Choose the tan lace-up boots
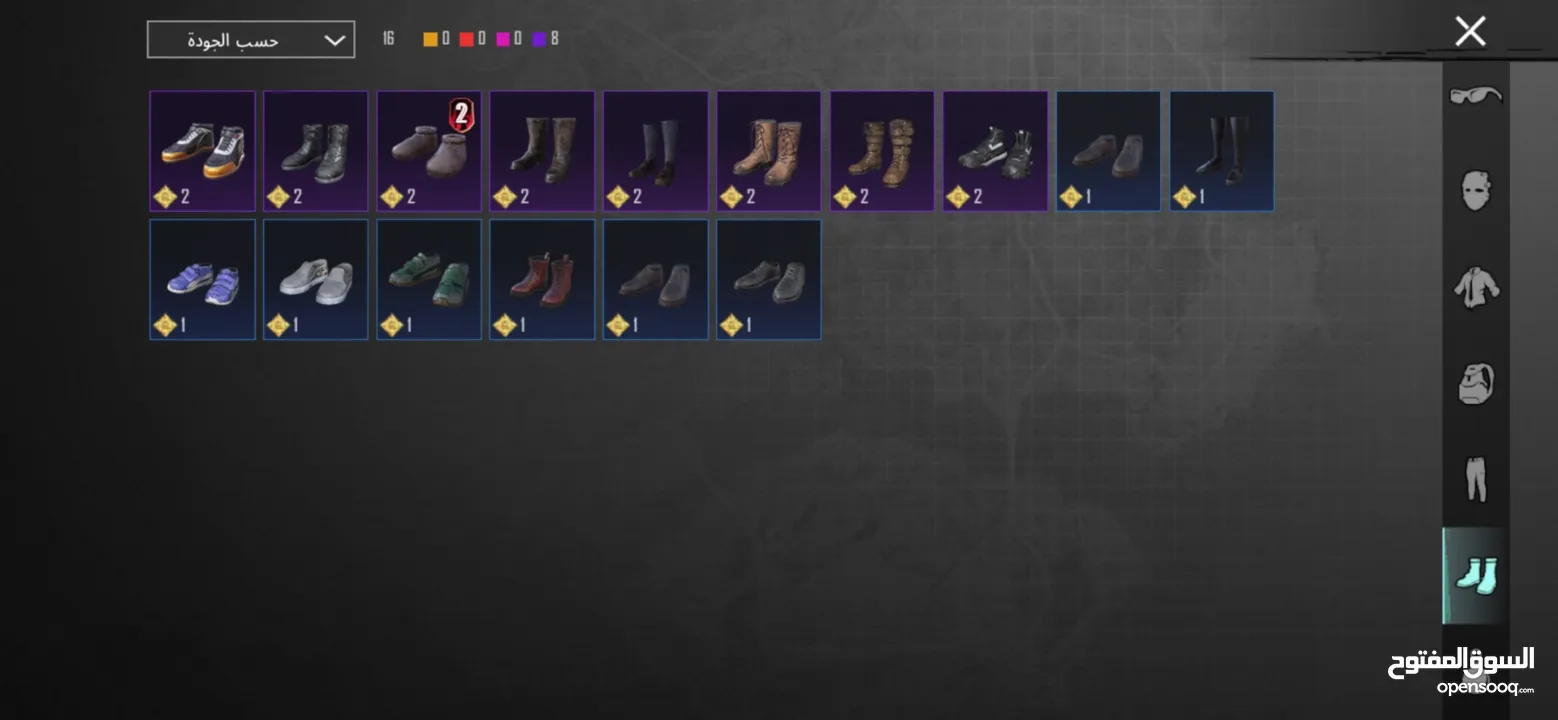This screenshot has width=1558, height=720. click(768, 151)
